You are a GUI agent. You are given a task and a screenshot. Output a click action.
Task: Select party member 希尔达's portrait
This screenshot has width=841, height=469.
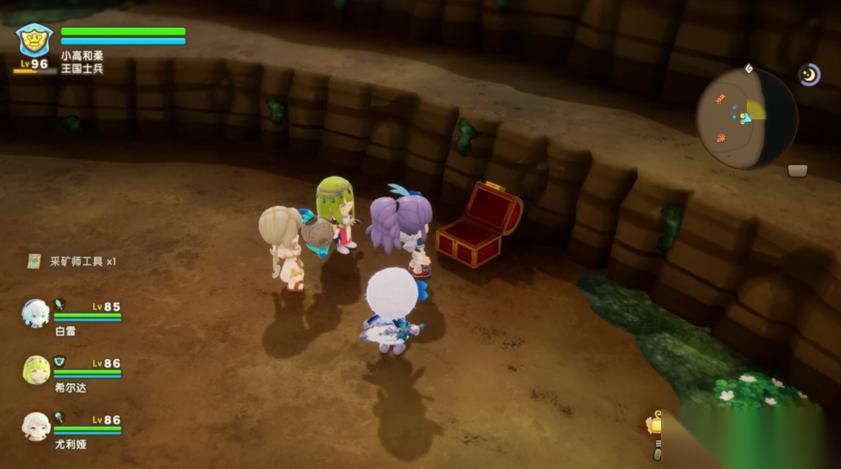click(x=36, y=370)
